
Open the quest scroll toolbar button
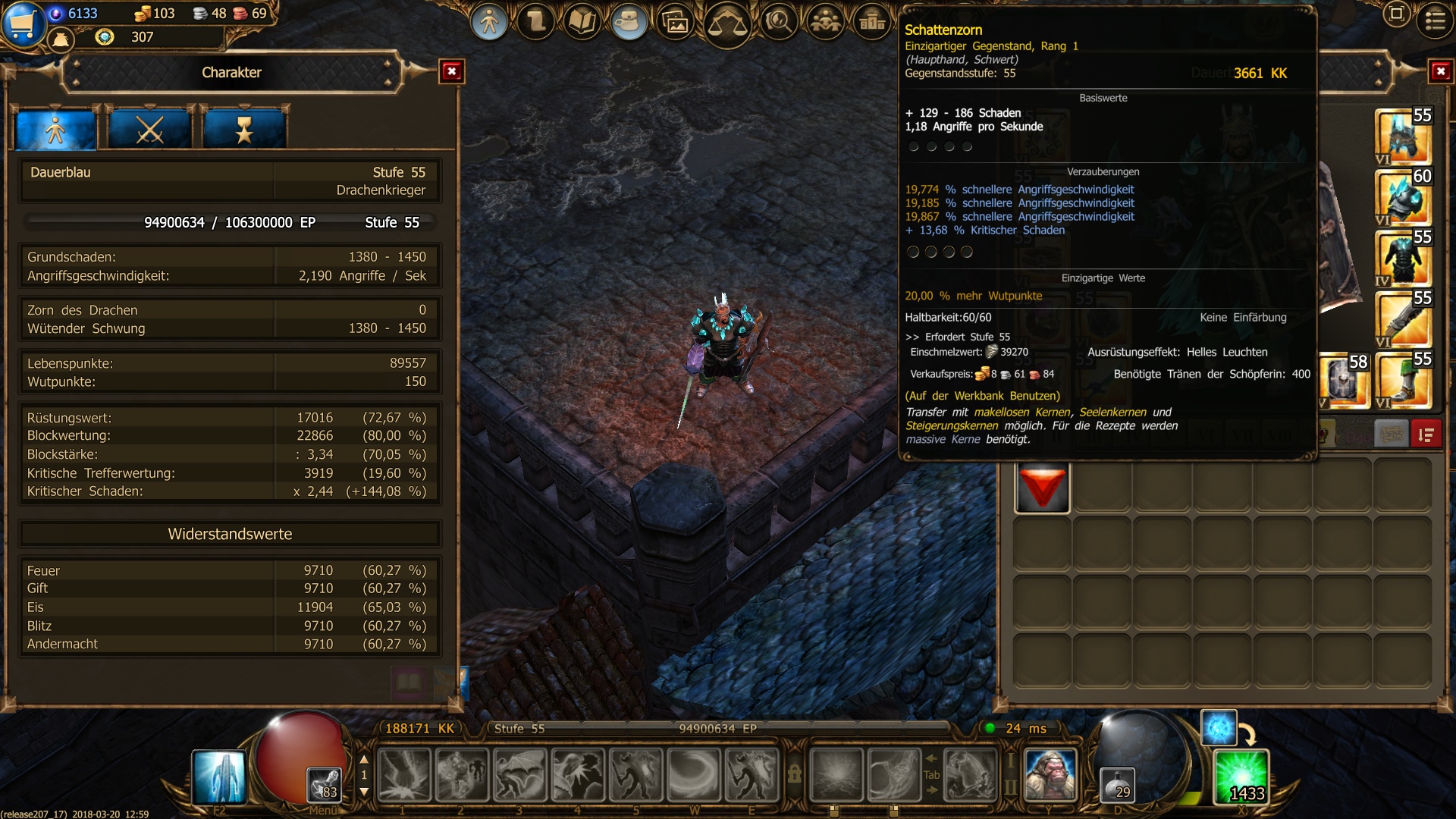[536, 23]
